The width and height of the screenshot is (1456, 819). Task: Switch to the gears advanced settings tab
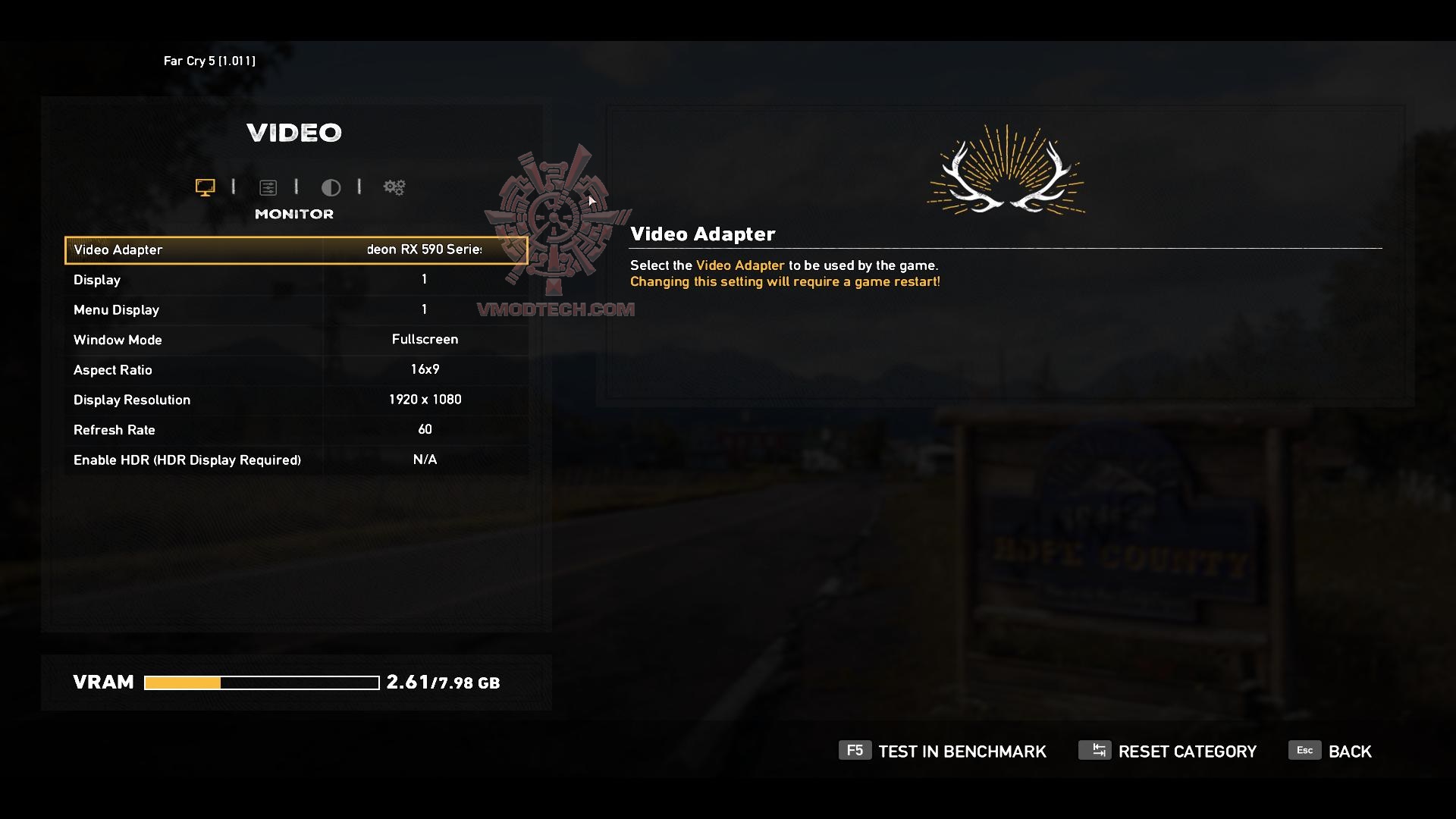click(x=394, y=187)
